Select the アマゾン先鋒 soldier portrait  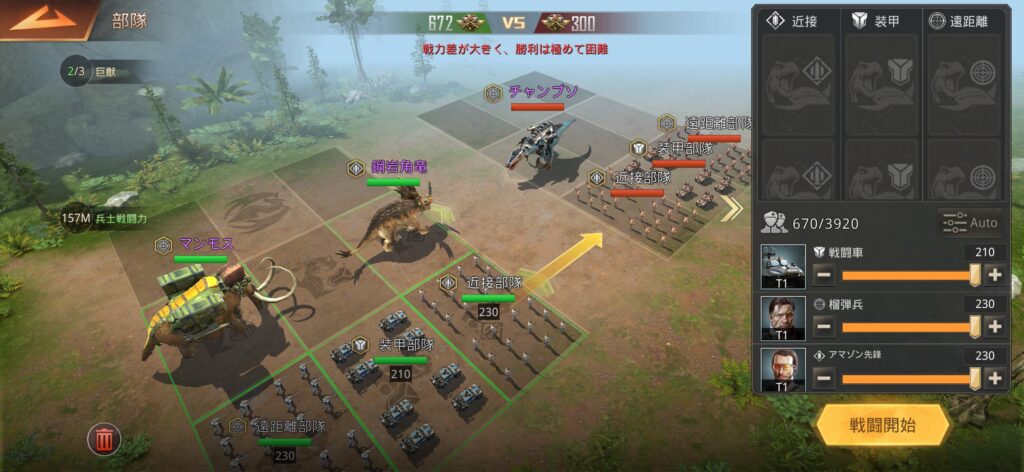click(783, 370)
